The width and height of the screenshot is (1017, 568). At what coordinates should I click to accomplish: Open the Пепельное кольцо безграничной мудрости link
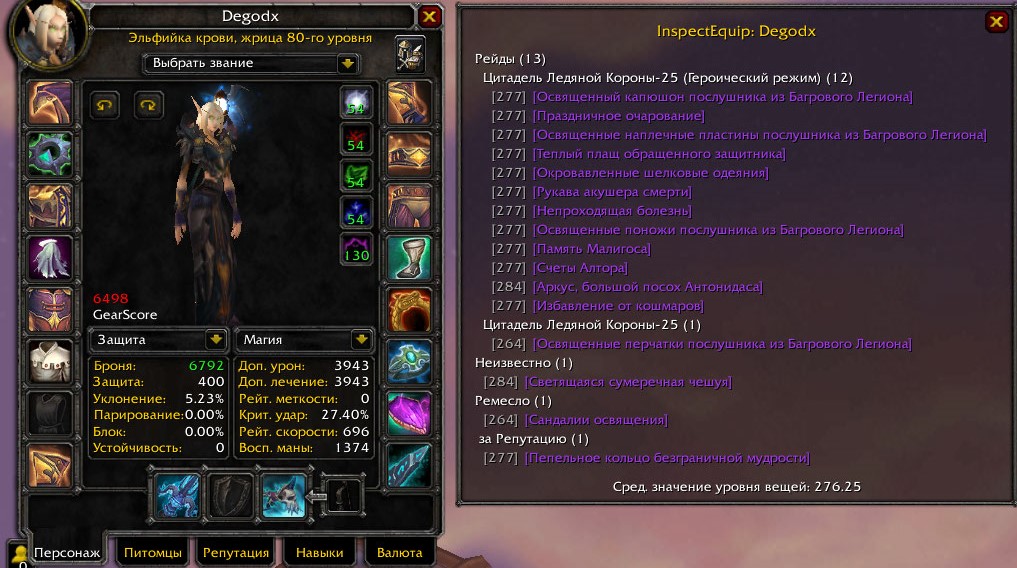click(666, 458)
